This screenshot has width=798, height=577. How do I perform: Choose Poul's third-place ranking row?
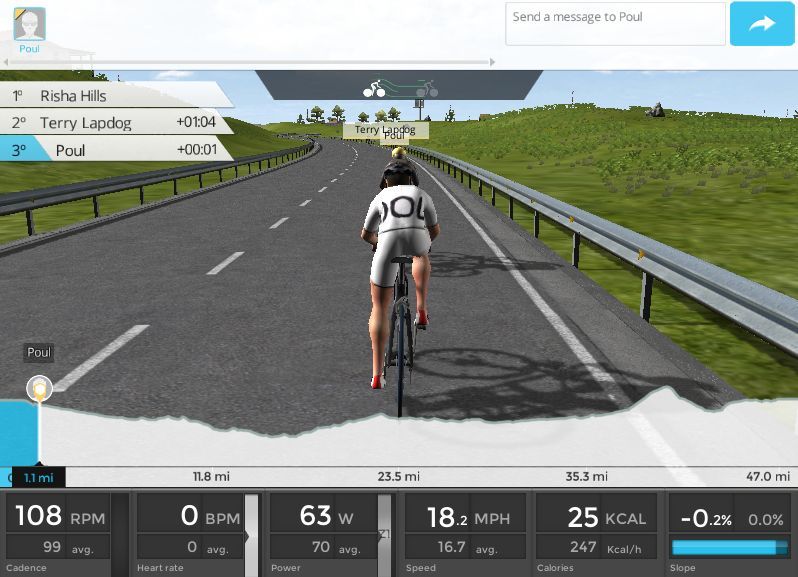[x=115, y=150]
